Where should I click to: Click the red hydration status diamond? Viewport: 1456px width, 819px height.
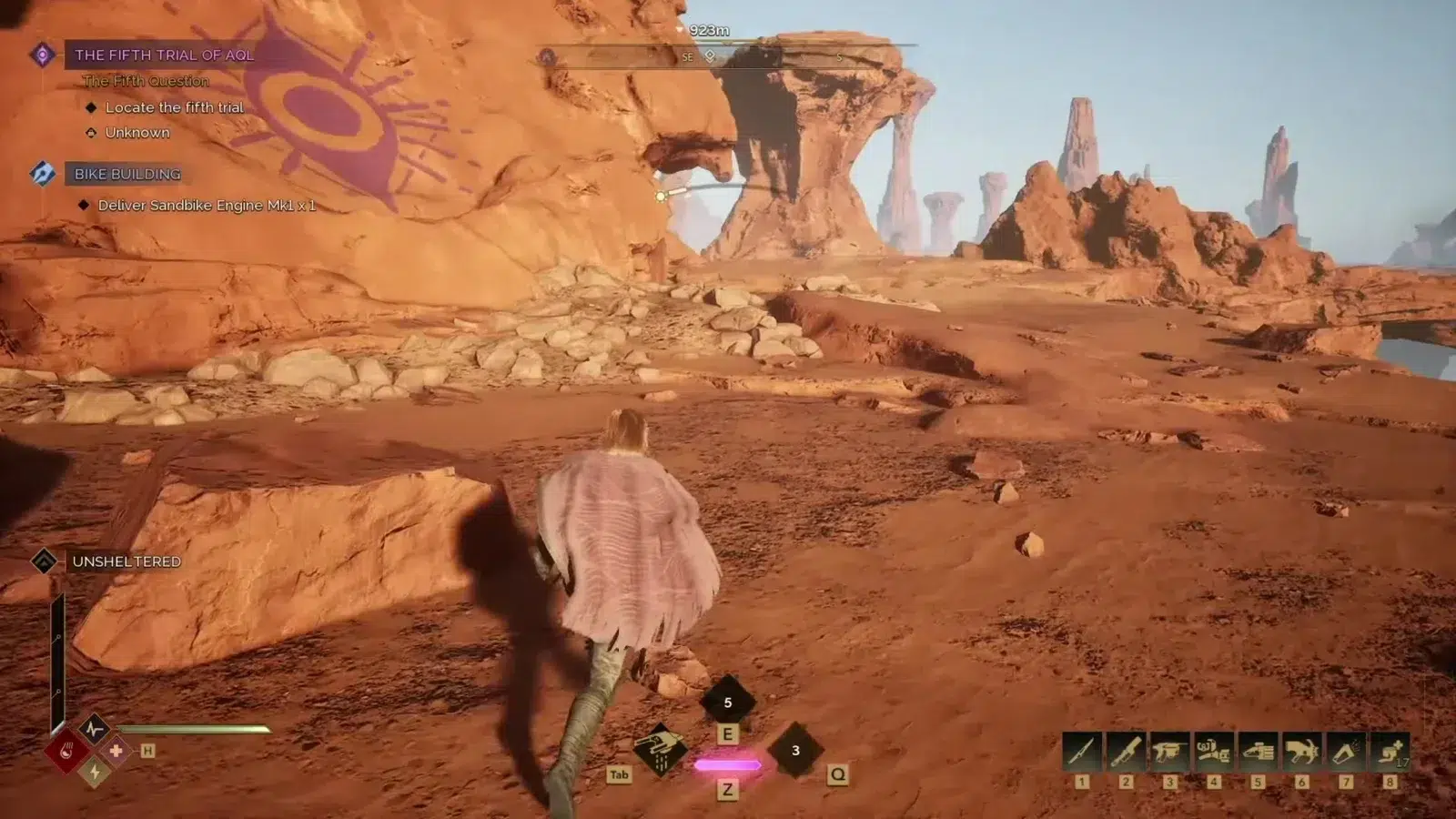coord(67,752)
